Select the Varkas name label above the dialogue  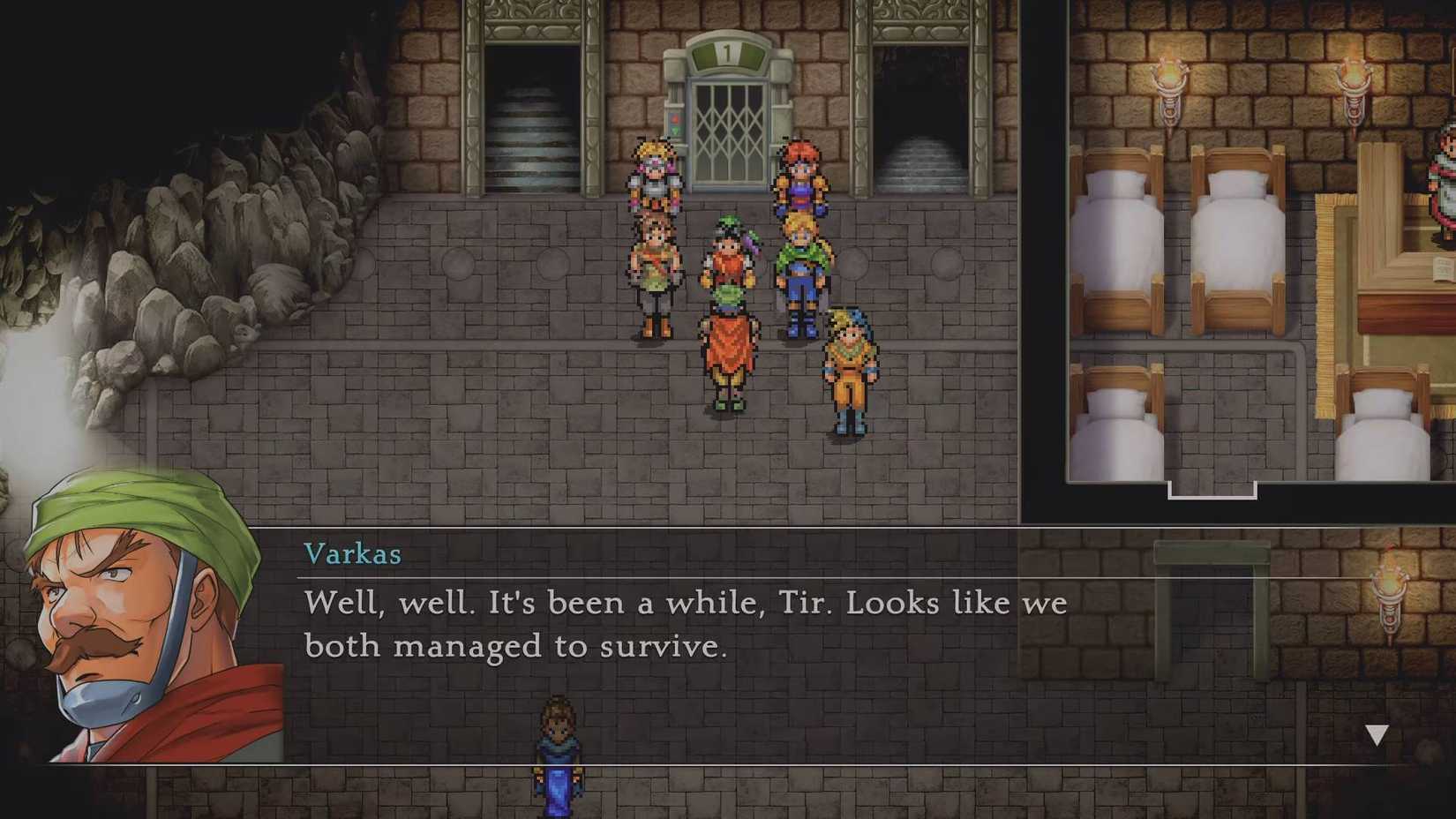tap(353, 553)
